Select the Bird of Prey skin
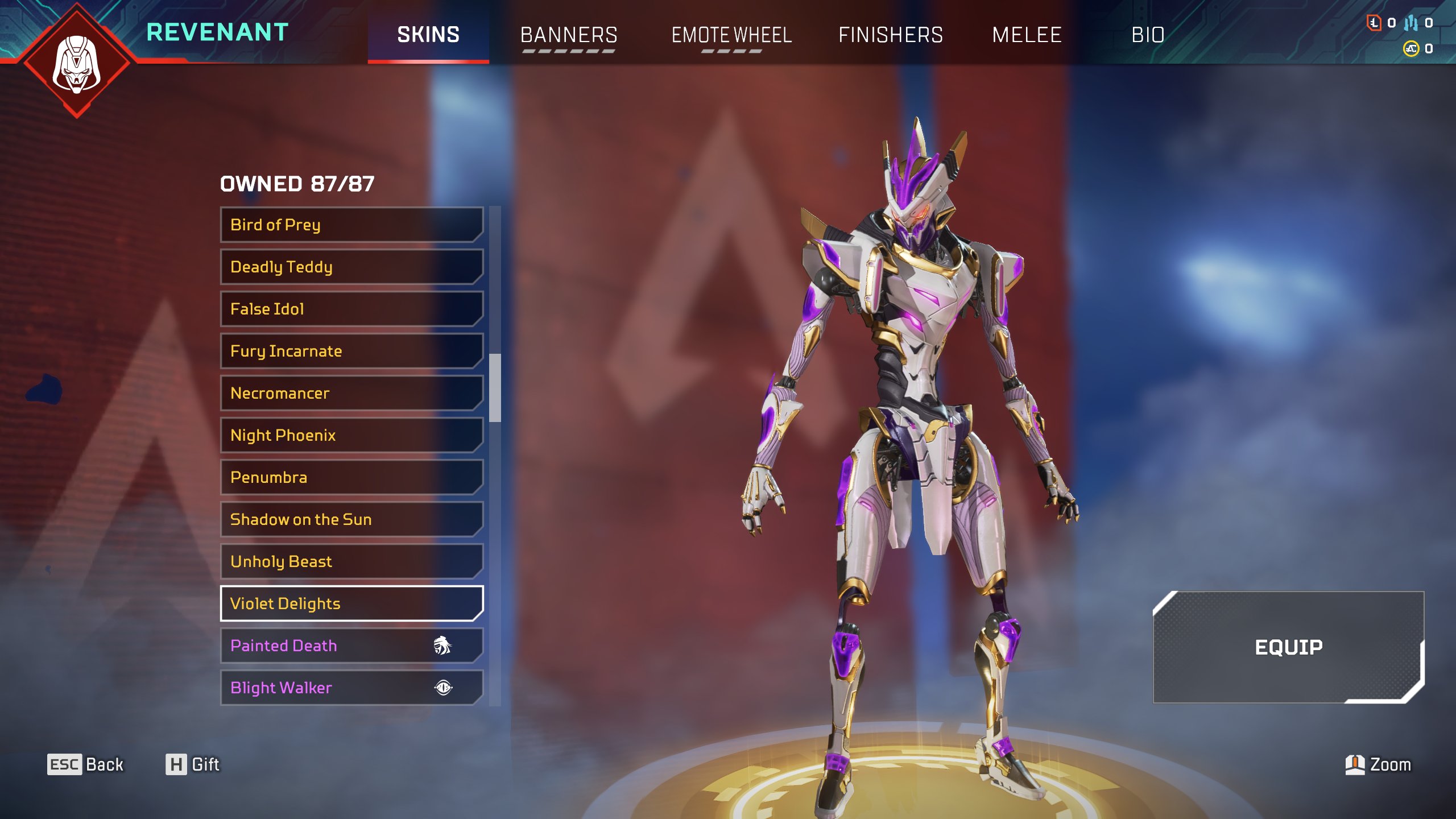 (351, 225)
